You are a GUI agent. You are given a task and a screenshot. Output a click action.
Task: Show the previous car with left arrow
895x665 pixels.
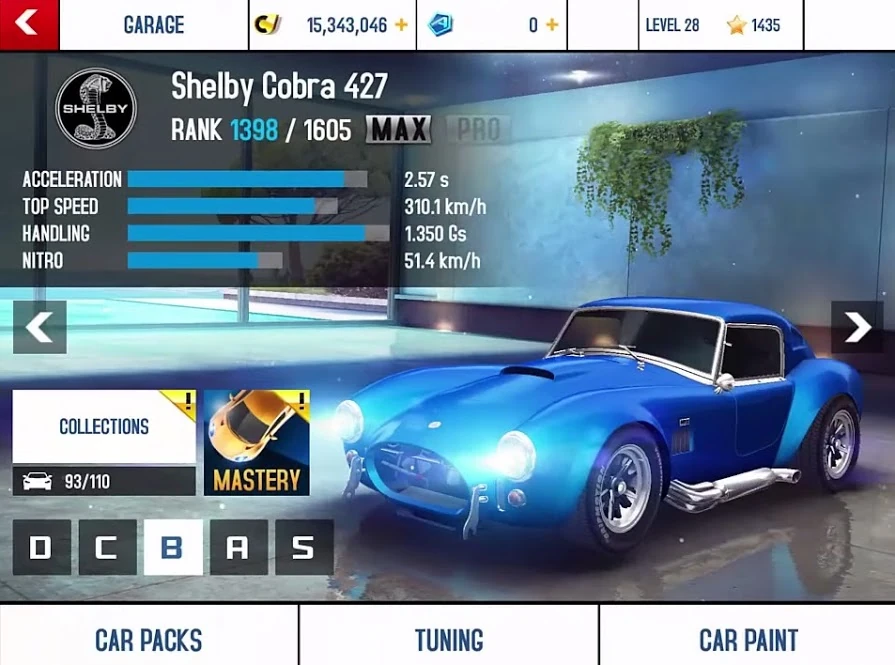[x=39, y=327]
